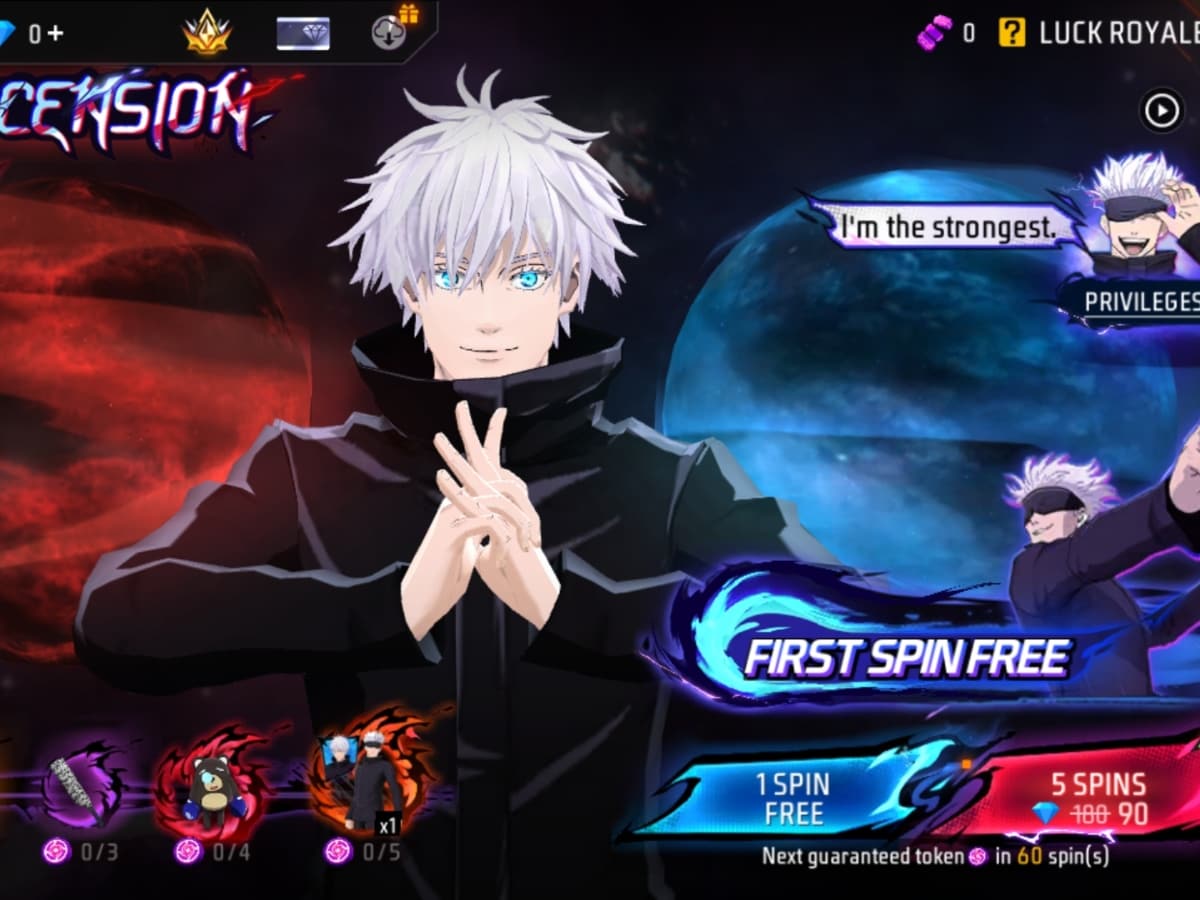Open the download center gift icon
This screenshot has height=900, width=1200.
coord(388,32)
